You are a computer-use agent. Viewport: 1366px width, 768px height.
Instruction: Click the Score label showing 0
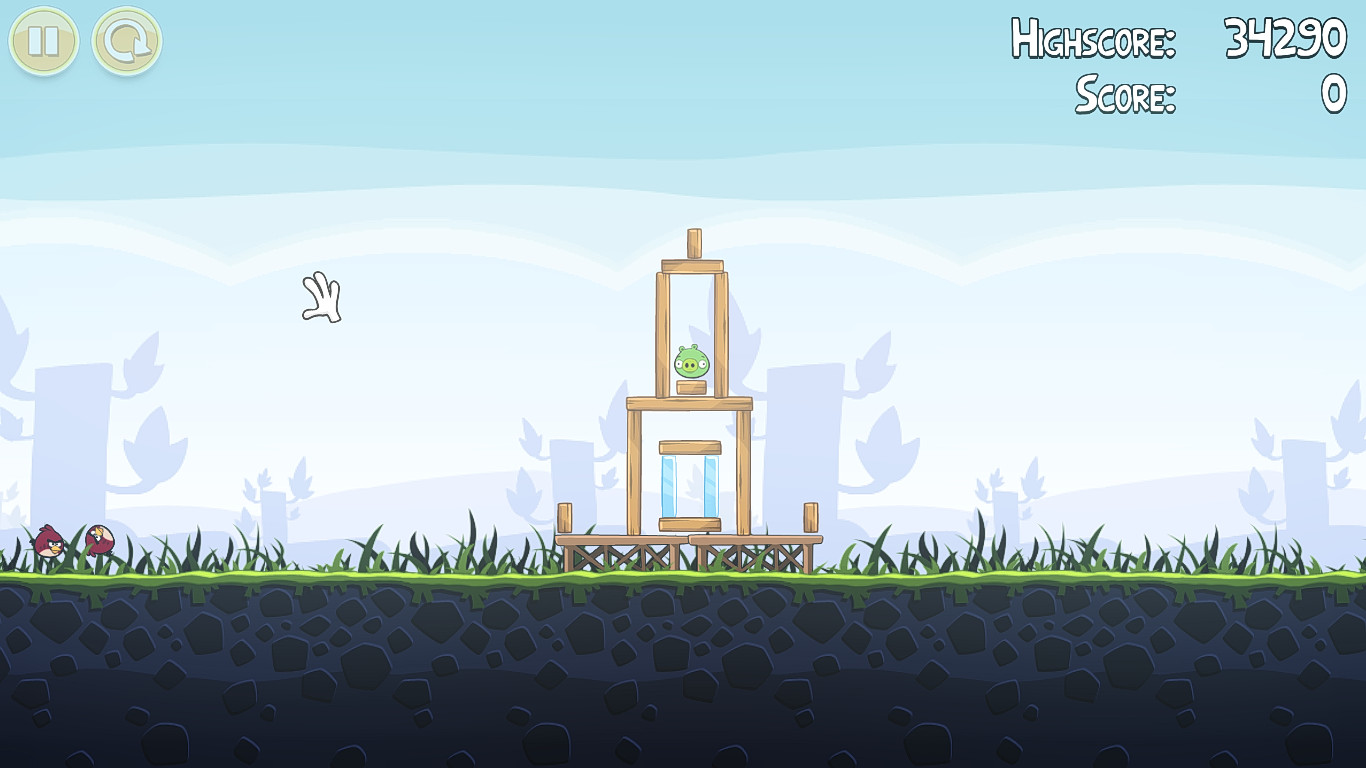pos(1124,92)
